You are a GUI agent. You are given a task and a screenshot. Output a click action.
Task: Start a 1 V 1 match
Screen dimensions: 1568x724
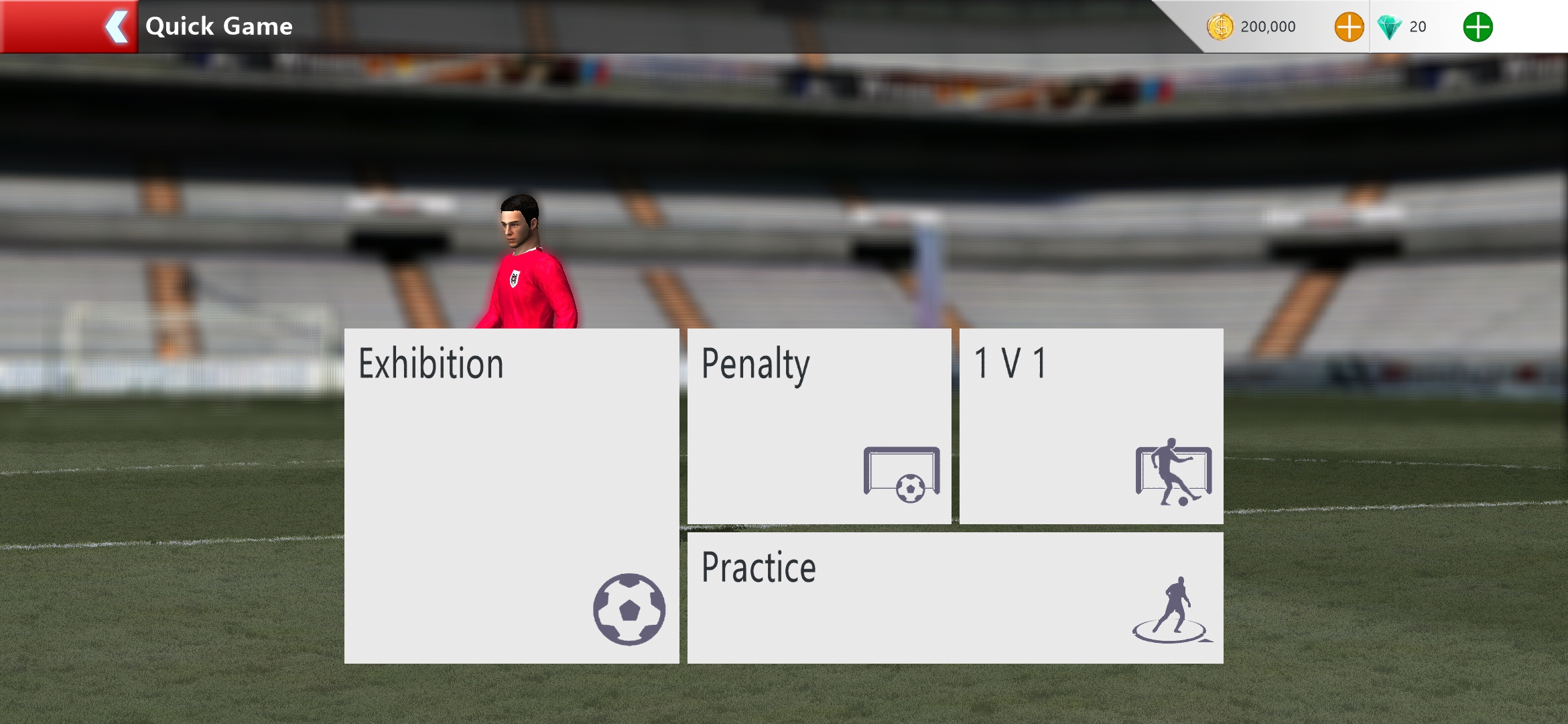click(x=1091, y=426)
